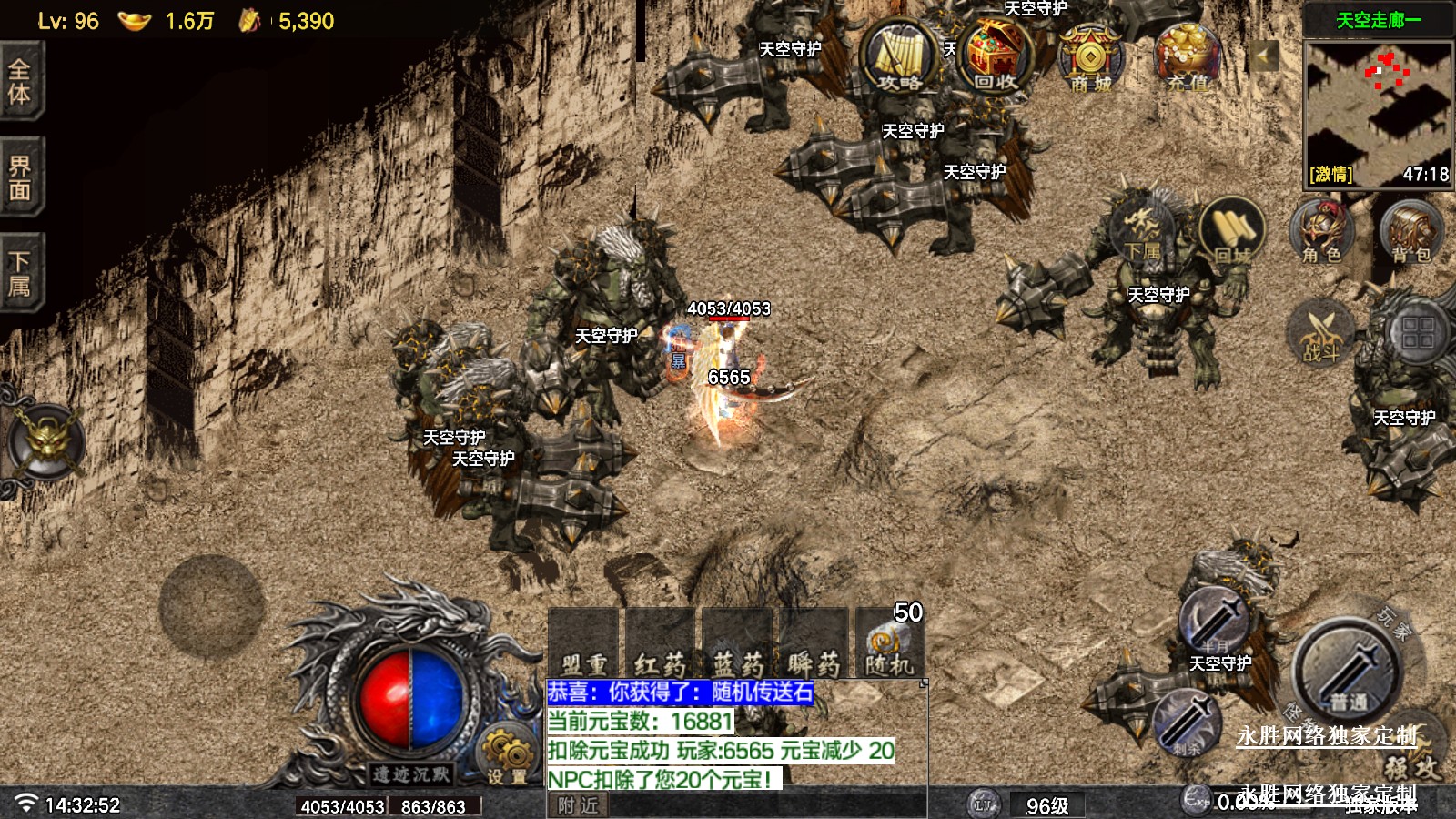Open the 商城 shop
Viewport: 1456px width, 819px height.
coord(1091,59)
